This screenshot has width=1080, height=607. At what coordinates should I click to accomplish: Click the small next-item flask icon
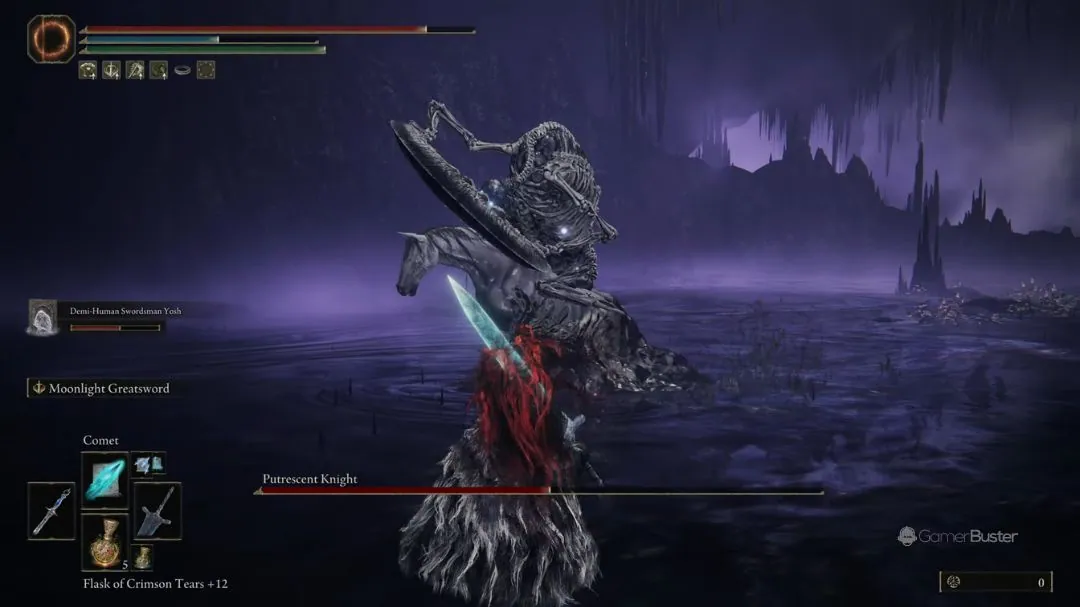pyautogui.click(x=144, y=558)
